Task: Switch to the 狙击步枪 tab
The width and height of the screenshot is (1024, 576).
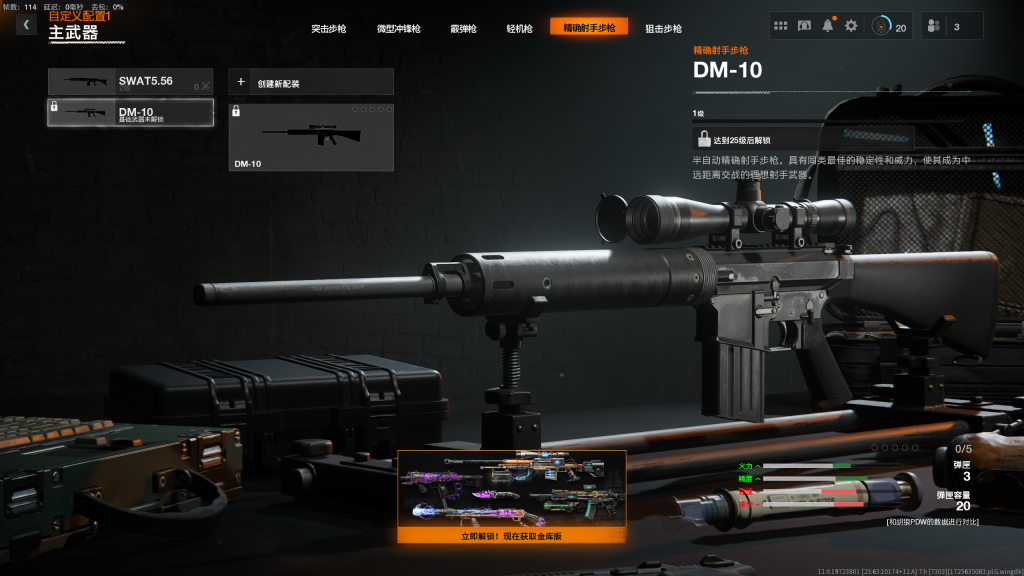Action: [x=663, y=28]
